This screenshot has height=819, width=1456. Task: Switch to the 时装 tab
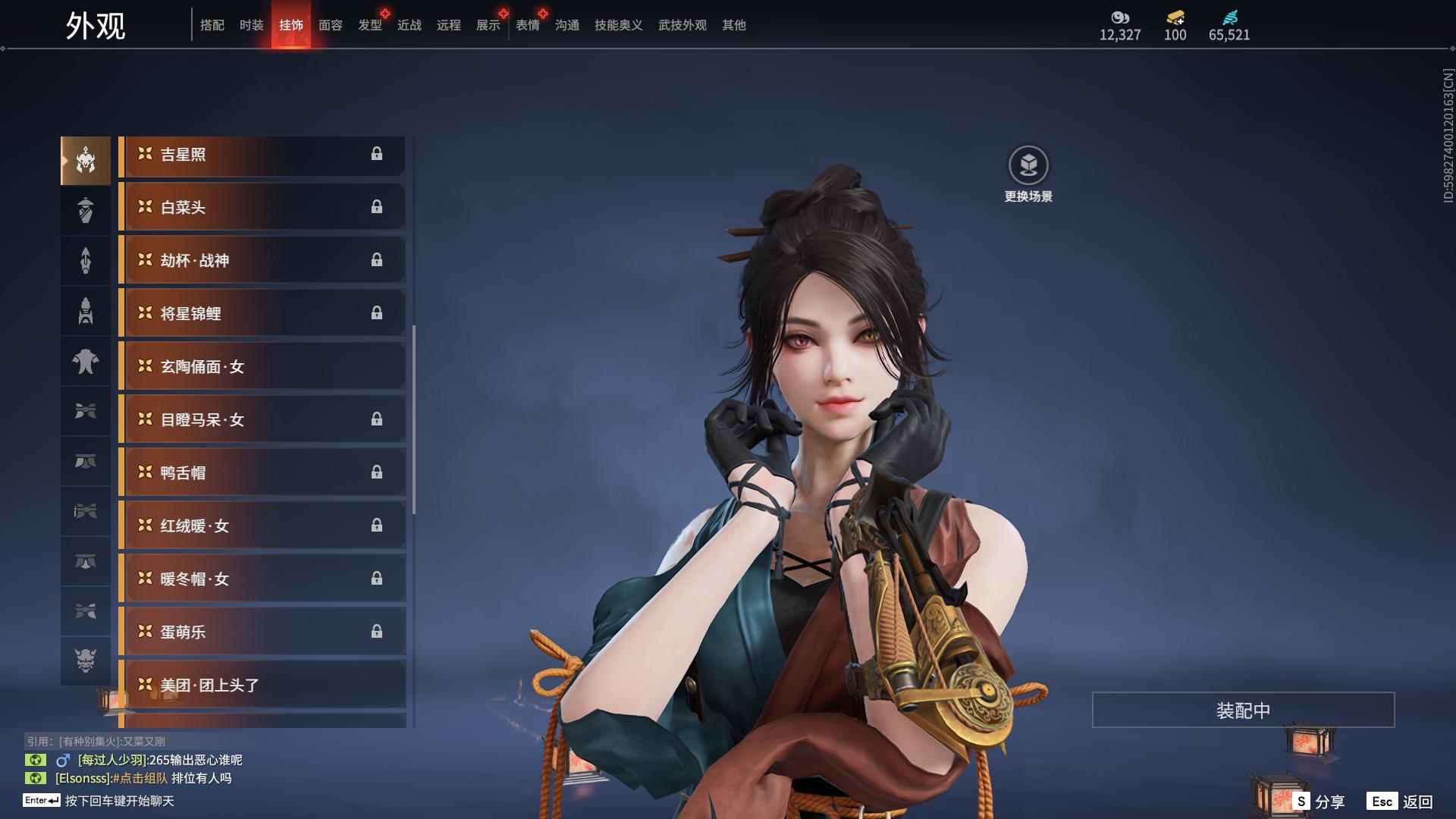point(251,25)
